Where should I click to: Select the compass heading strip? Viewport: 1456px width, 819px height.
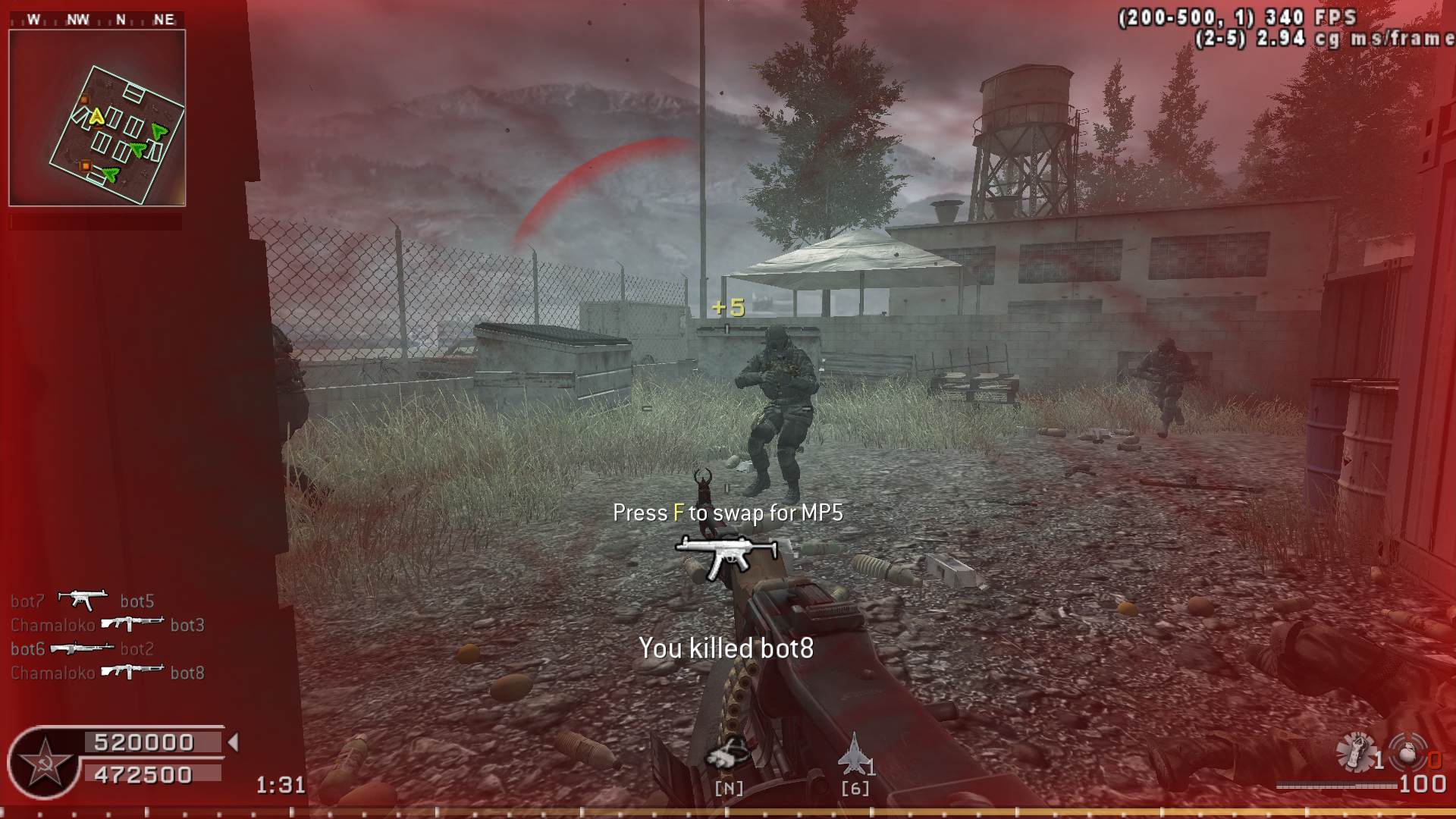pos(99,20)
